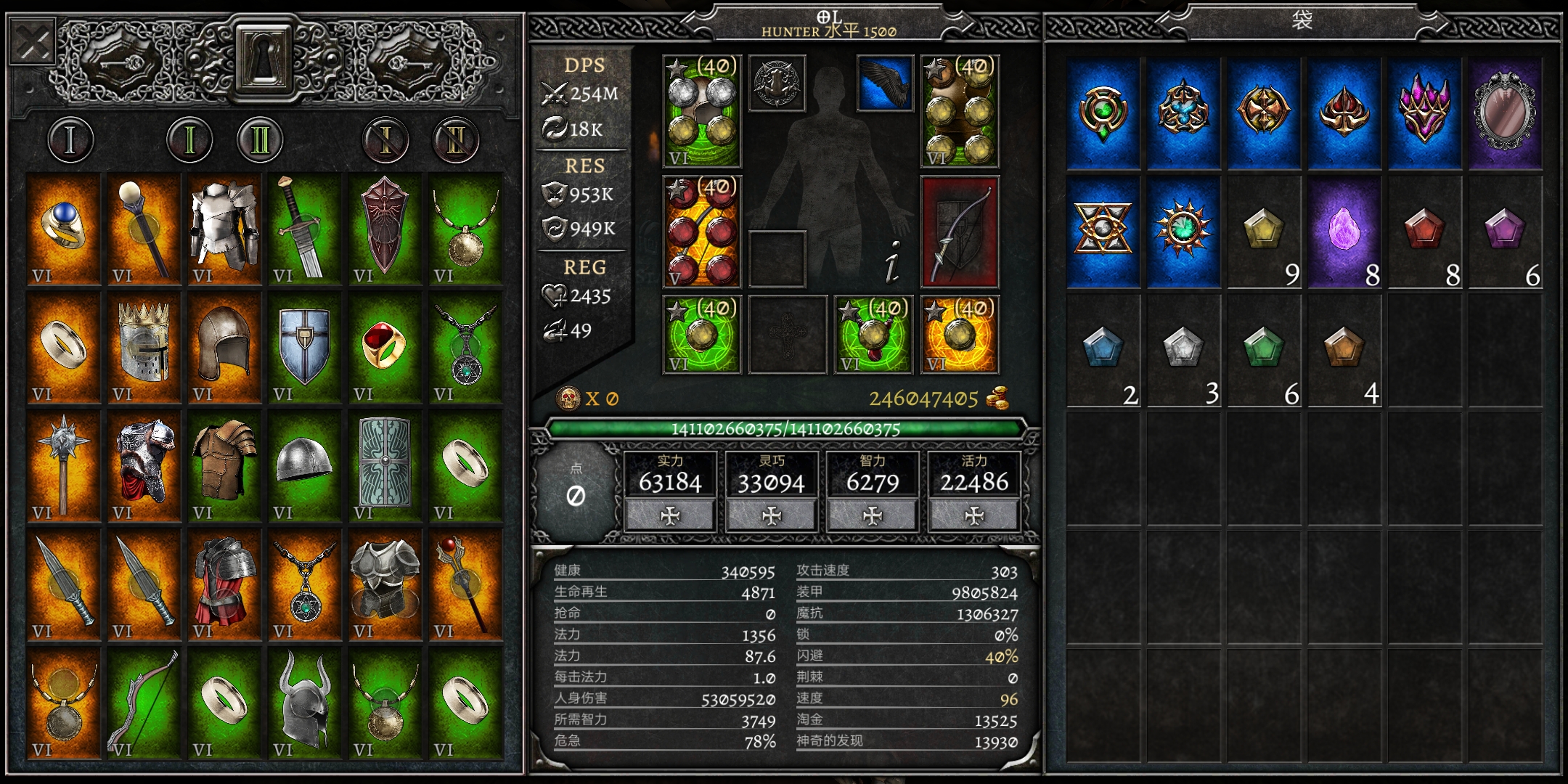This screenshot has width=1568, height=784.
Task: Select the blue heater shield with cross
Action: [304, 347]
